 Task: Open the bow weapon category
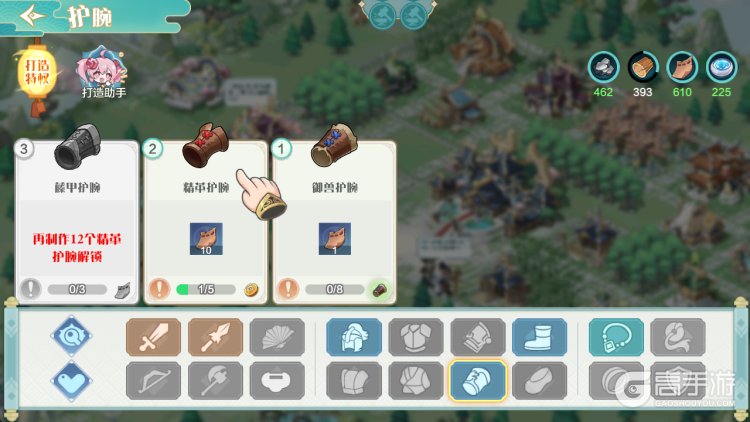[x=153, y=380]
